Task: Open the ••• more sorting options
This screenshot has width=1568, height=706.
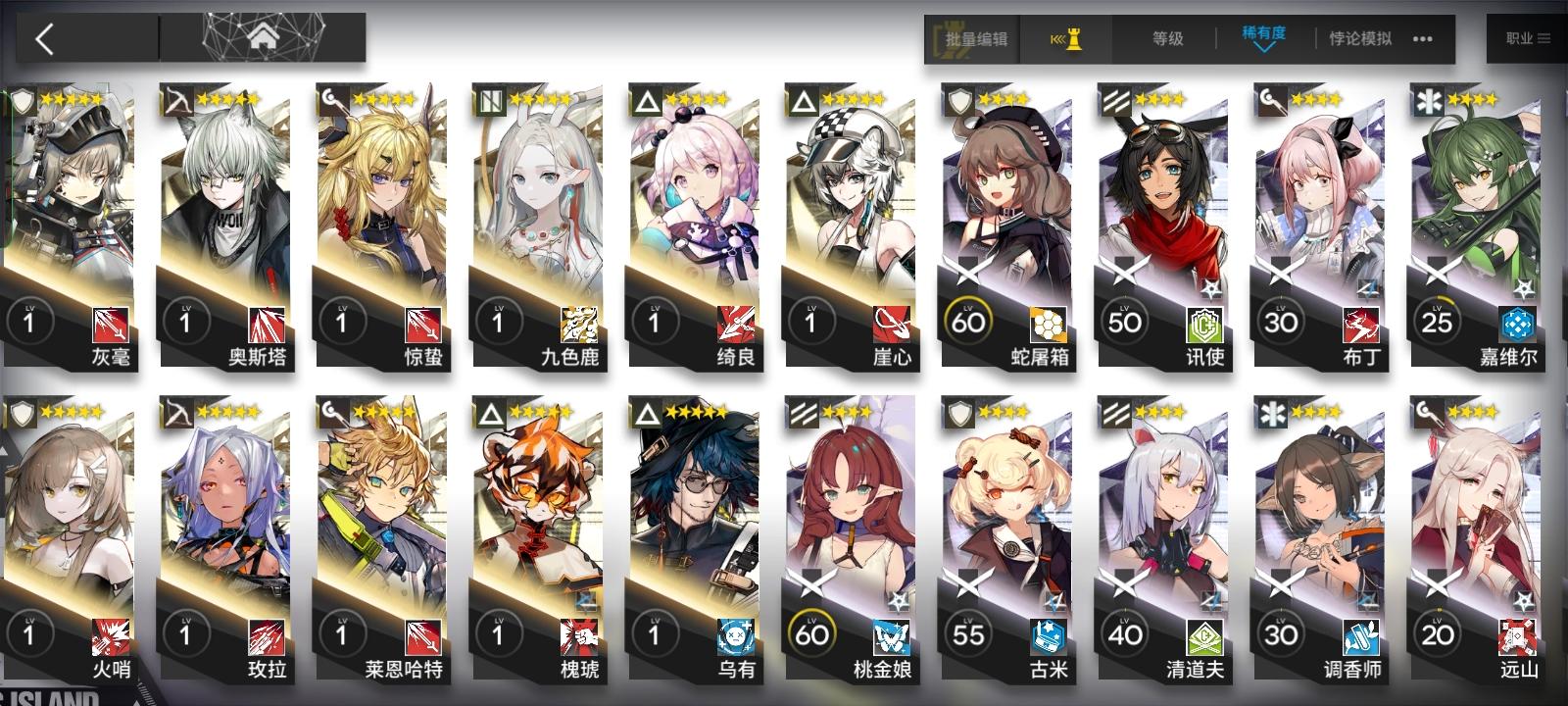Action: (1425, 39)
